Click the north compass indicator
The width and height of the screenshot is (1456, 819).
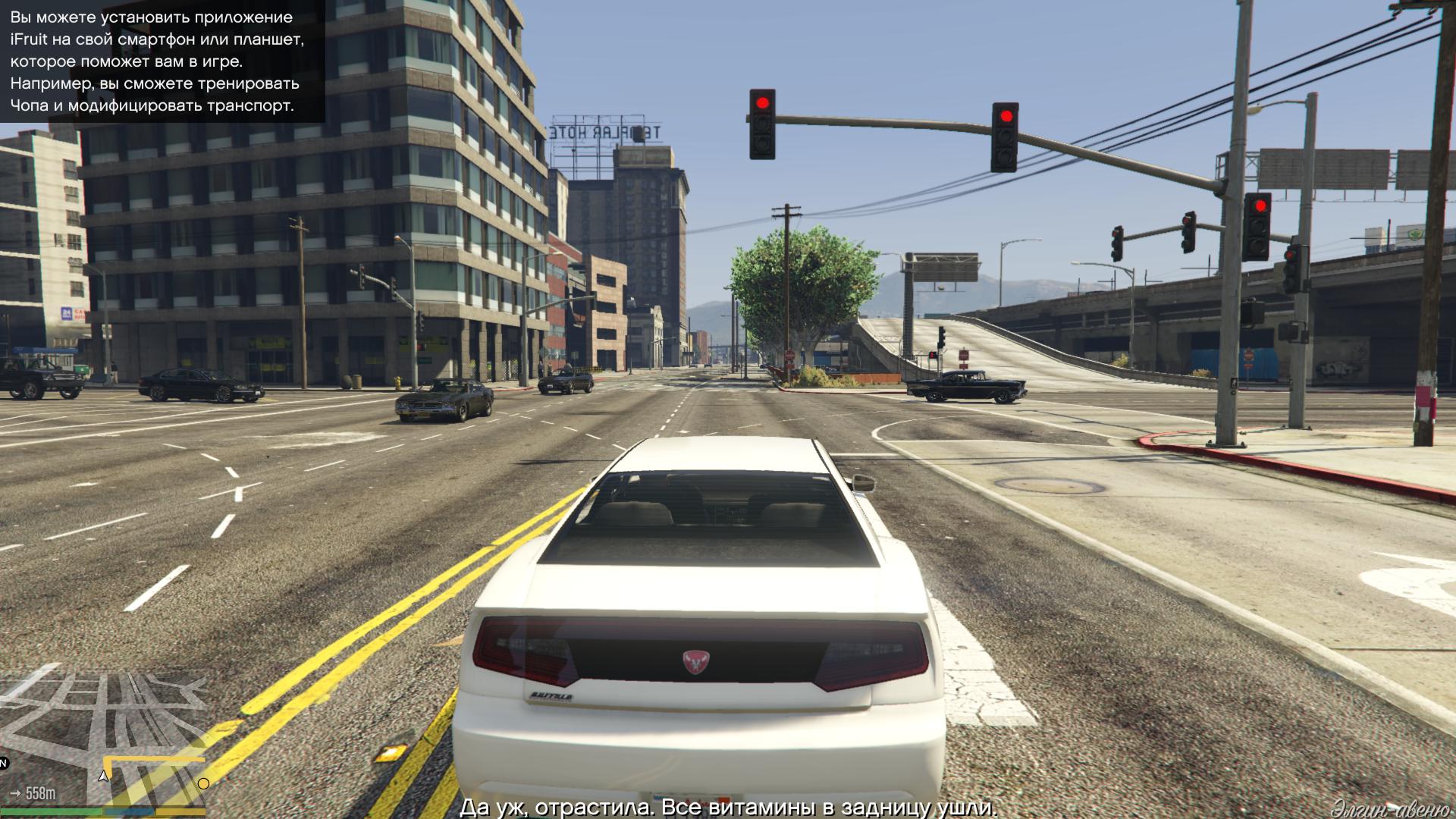(x=4, y=763)
